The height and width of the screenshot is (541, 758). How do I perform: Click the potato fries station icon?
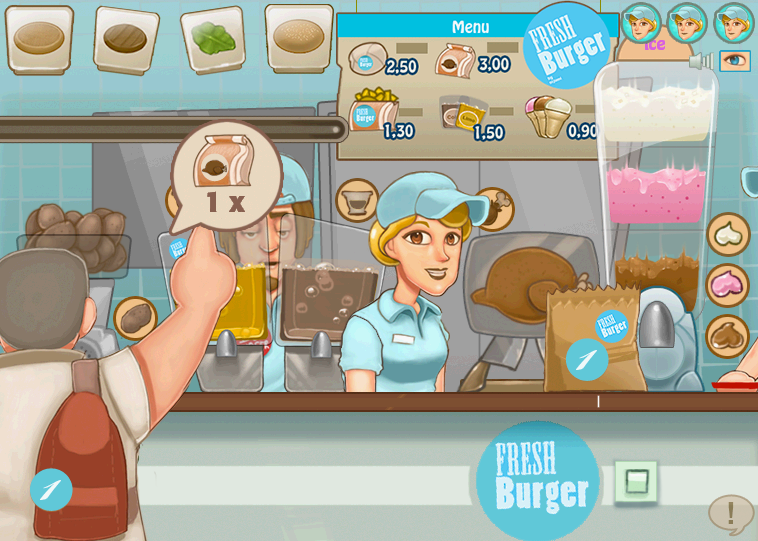tap(135, 318)
